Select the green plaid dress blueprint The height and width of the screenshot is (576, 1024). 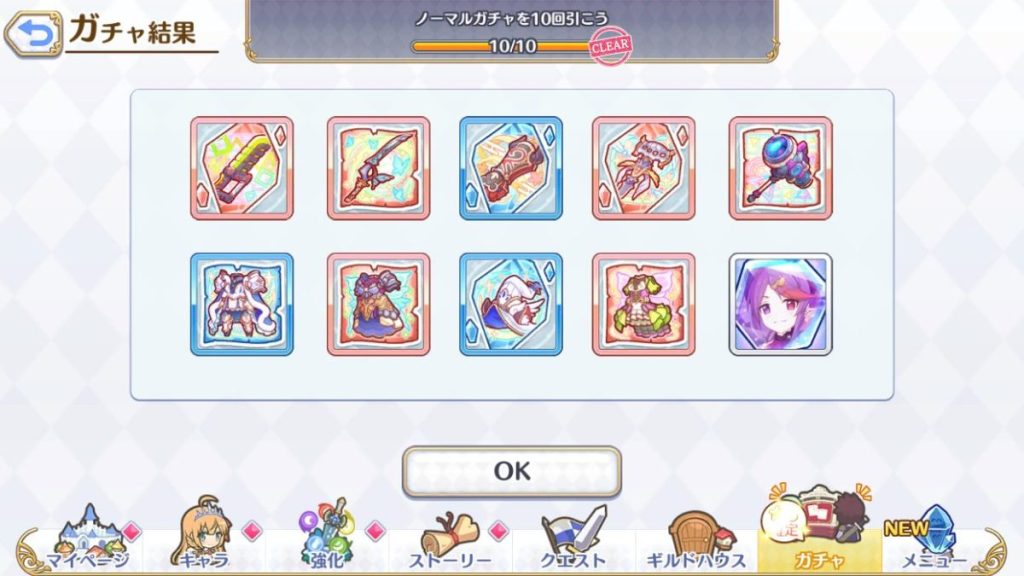[x=643, y=304]
